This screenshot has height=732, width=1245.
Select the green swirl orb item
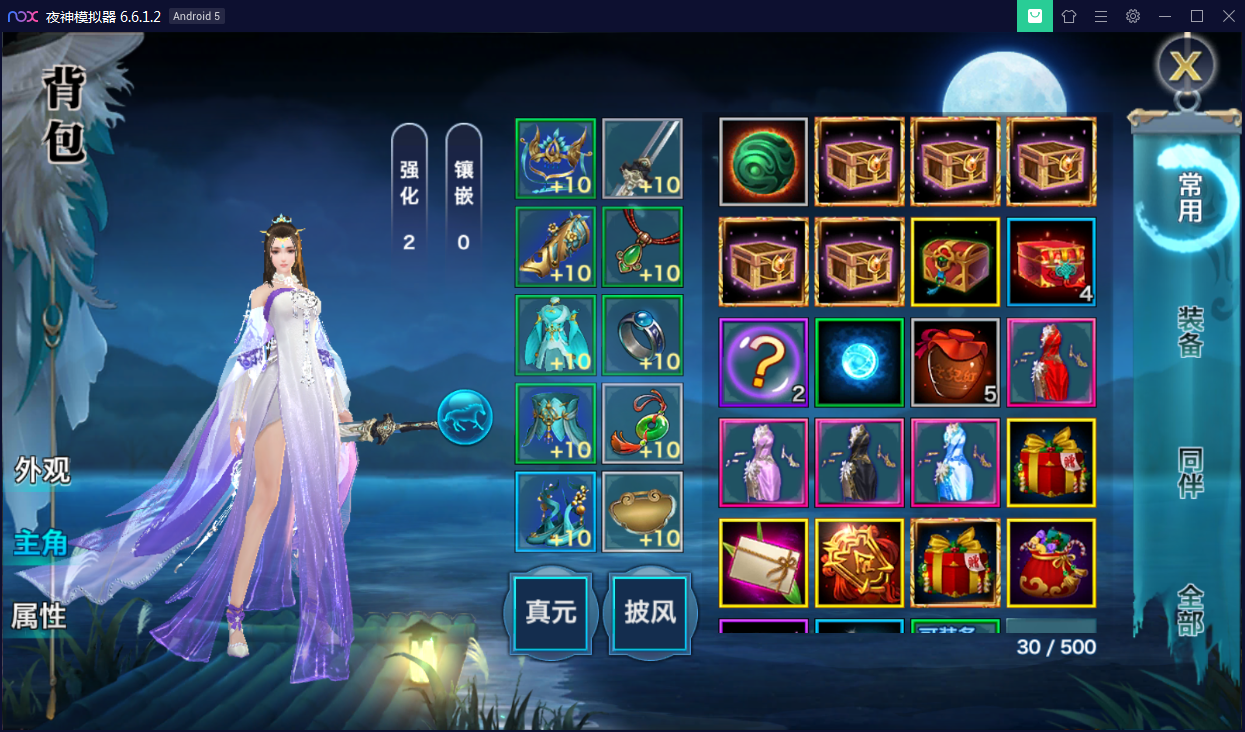763,162
